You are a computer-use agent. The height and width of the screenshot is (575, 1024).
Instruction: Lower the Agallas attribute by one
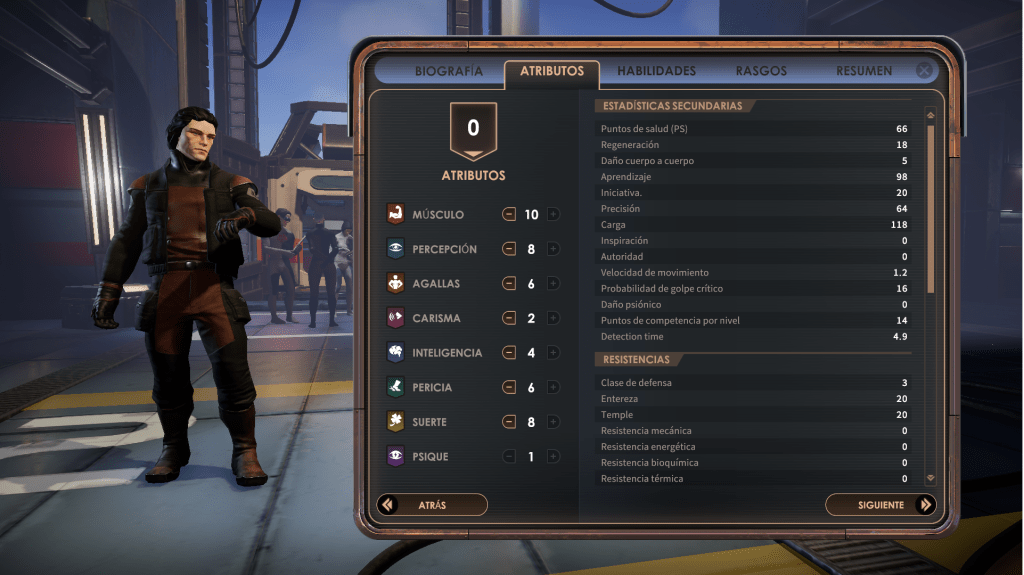point(509,284)
